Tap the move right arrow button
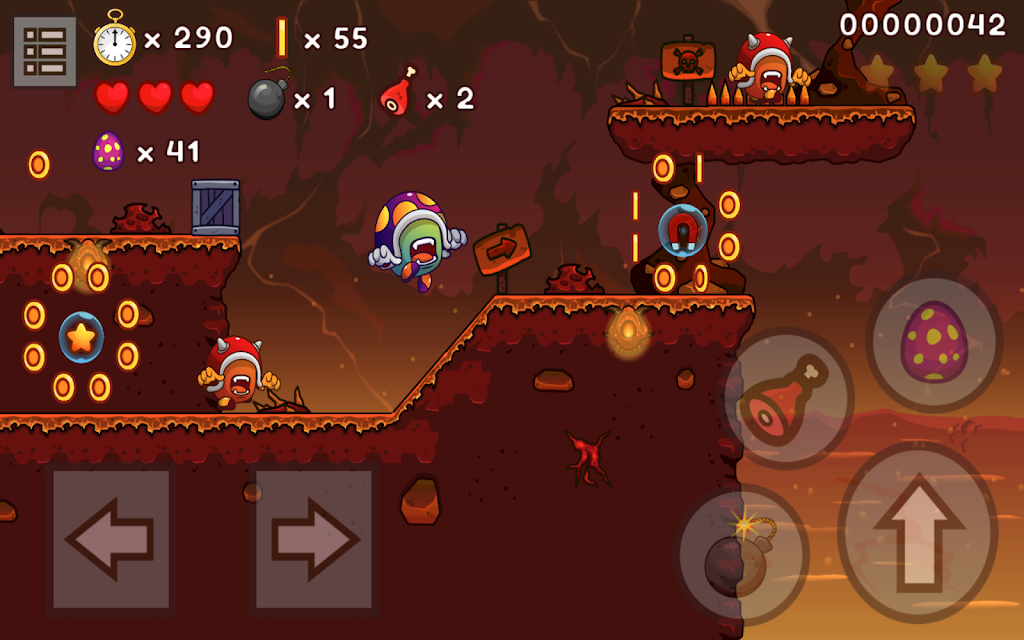The width and height of the screenshot is (1024, 640). (314, 540)
